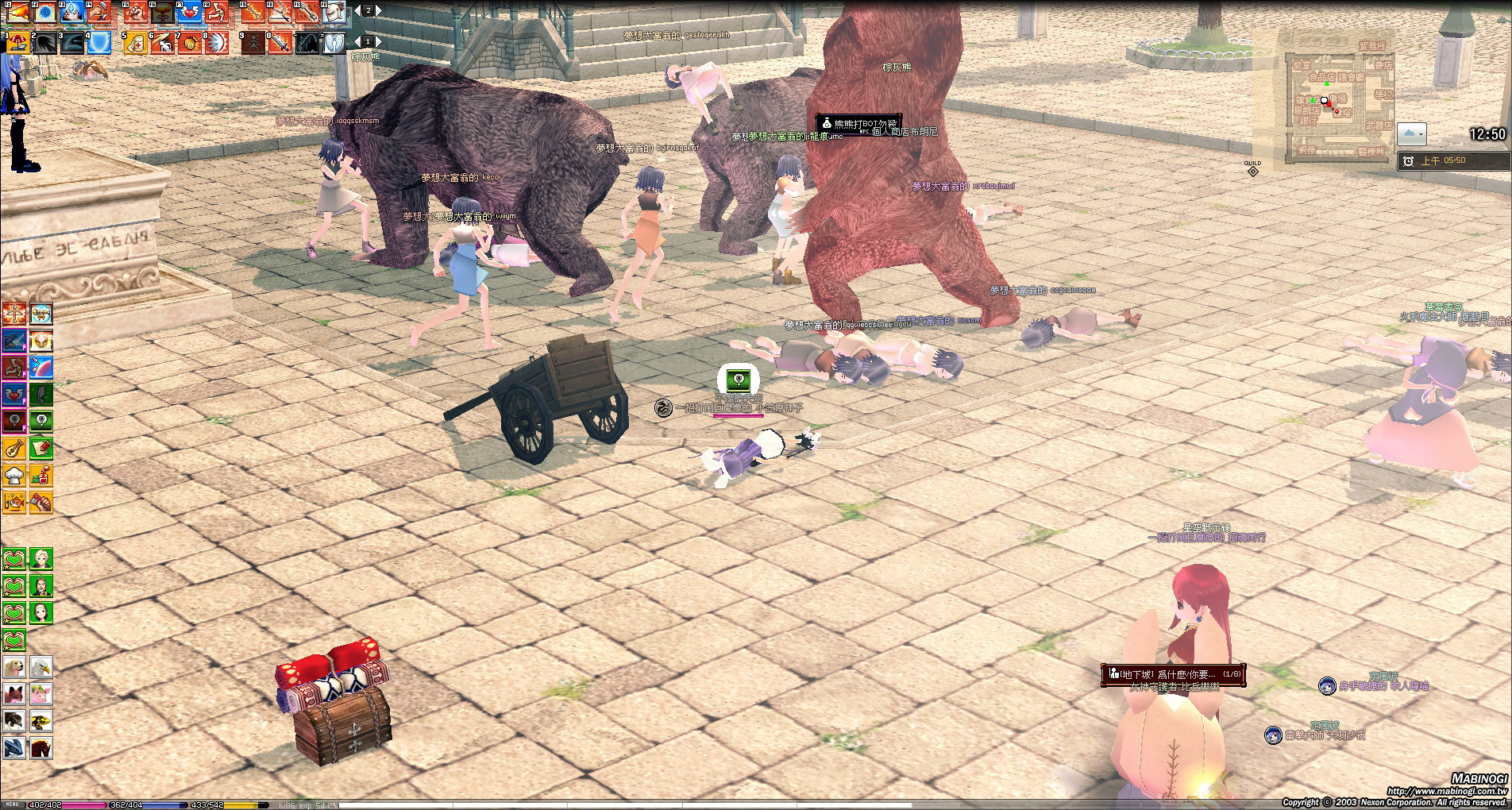This screenshot has width=1512, height=810.
Task: Use the first aid bandage skill
Action: (136, 42)
